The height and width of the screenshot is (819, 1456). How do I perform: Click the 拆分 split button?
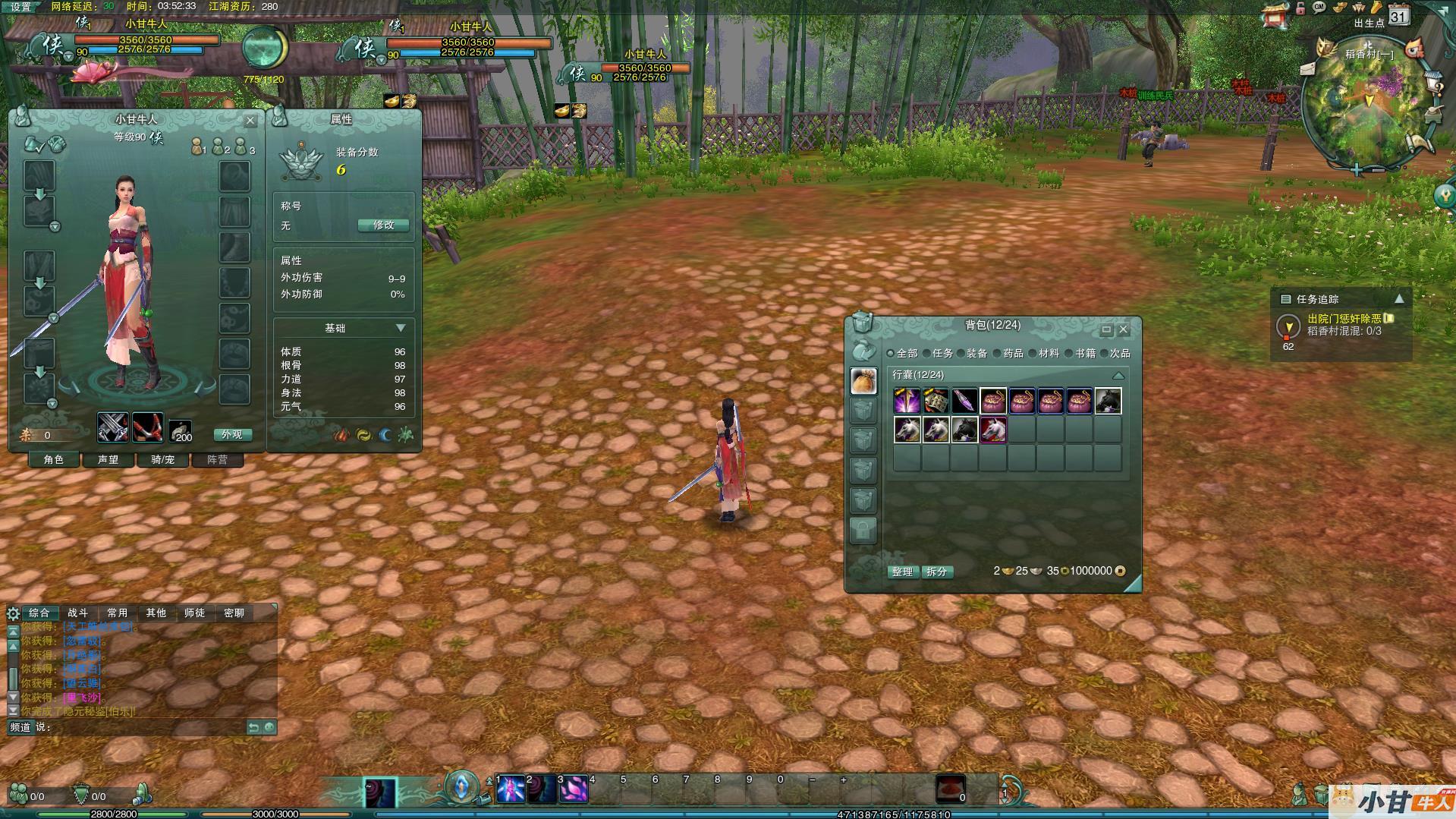(937, 572)
